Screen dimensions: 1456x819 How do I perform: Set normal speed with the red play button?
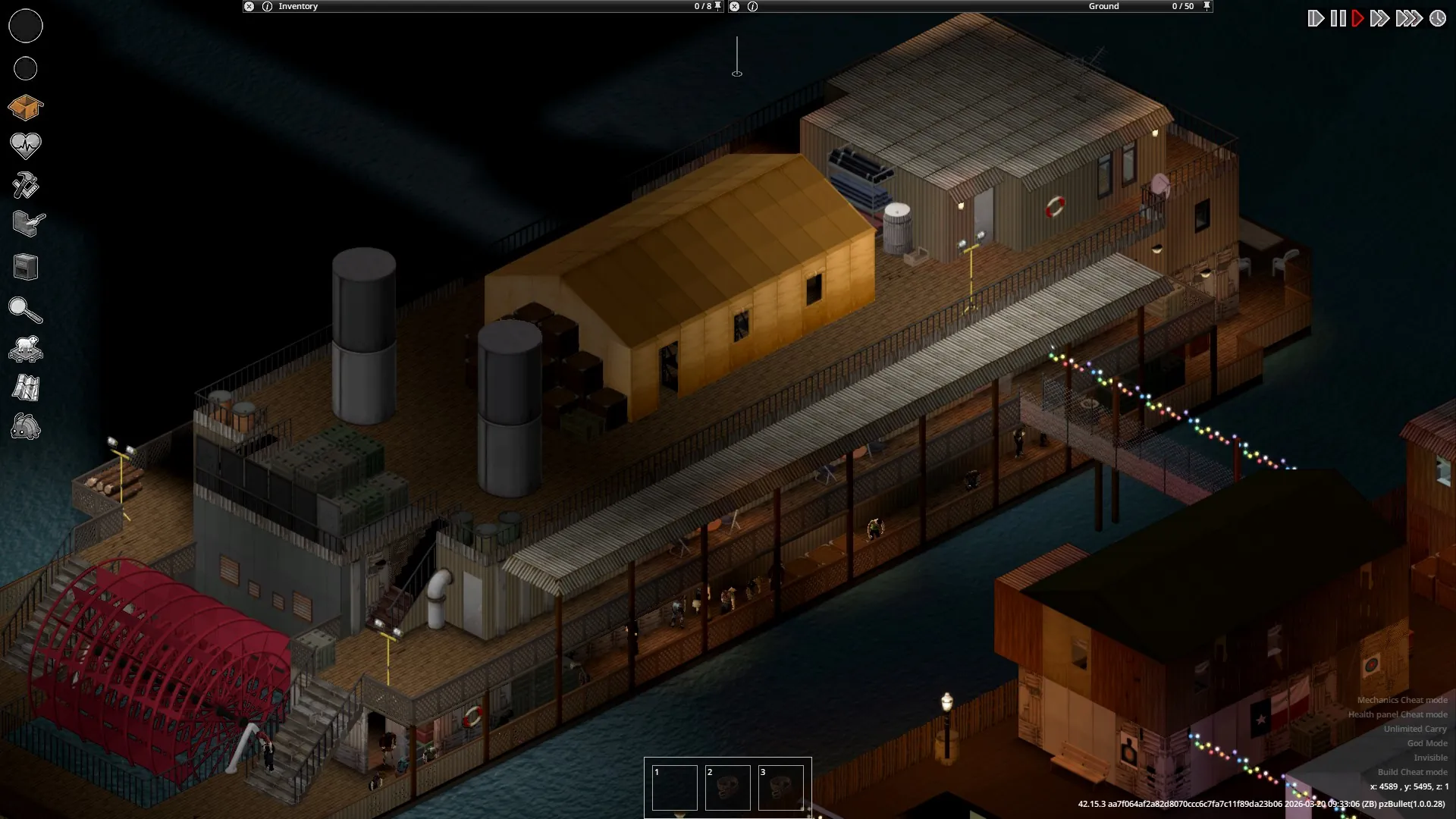pyautogui.click(x=1357, y=18)
